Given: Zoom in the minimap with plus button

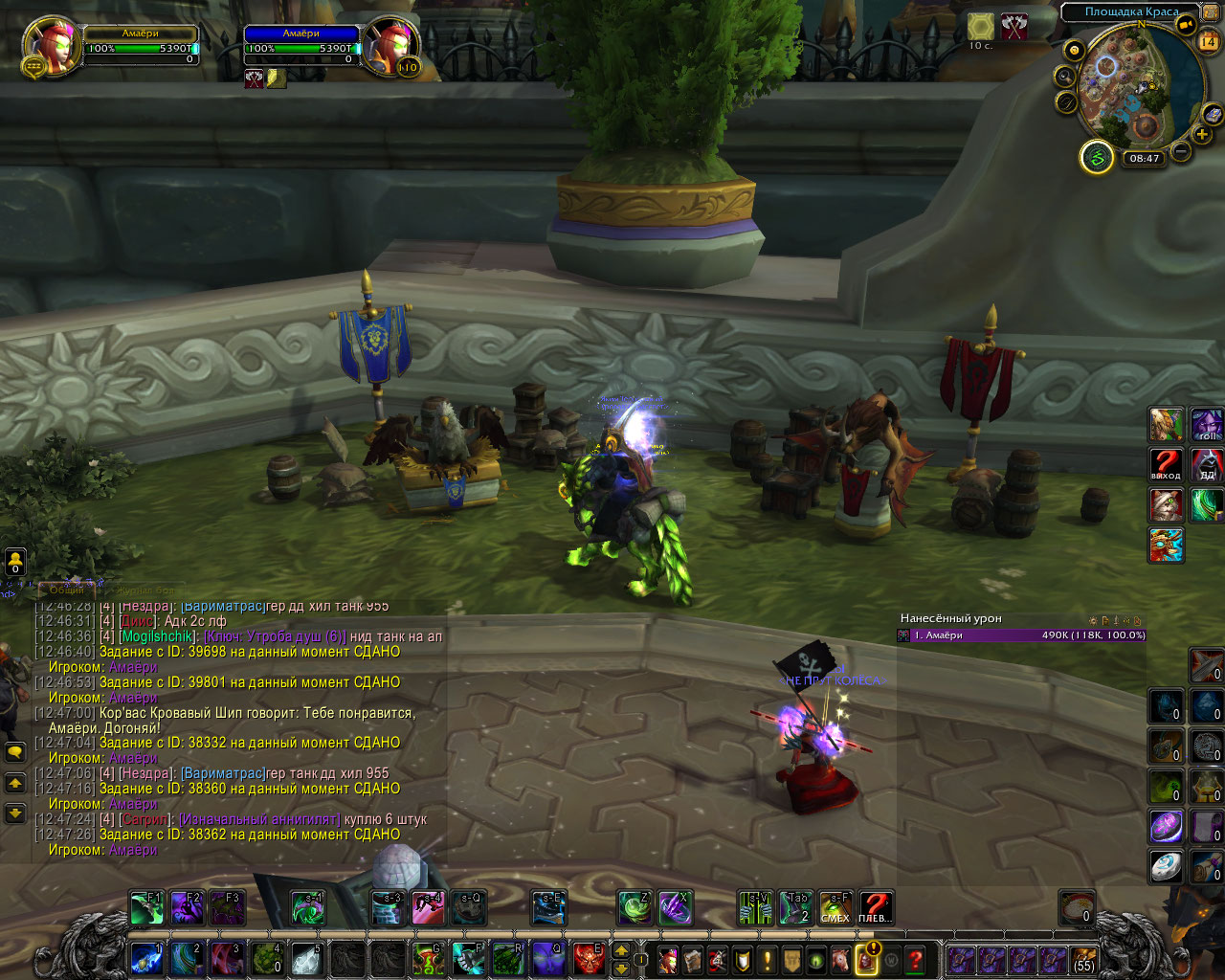Looking at the screenshot, I should pos(1203,135).
